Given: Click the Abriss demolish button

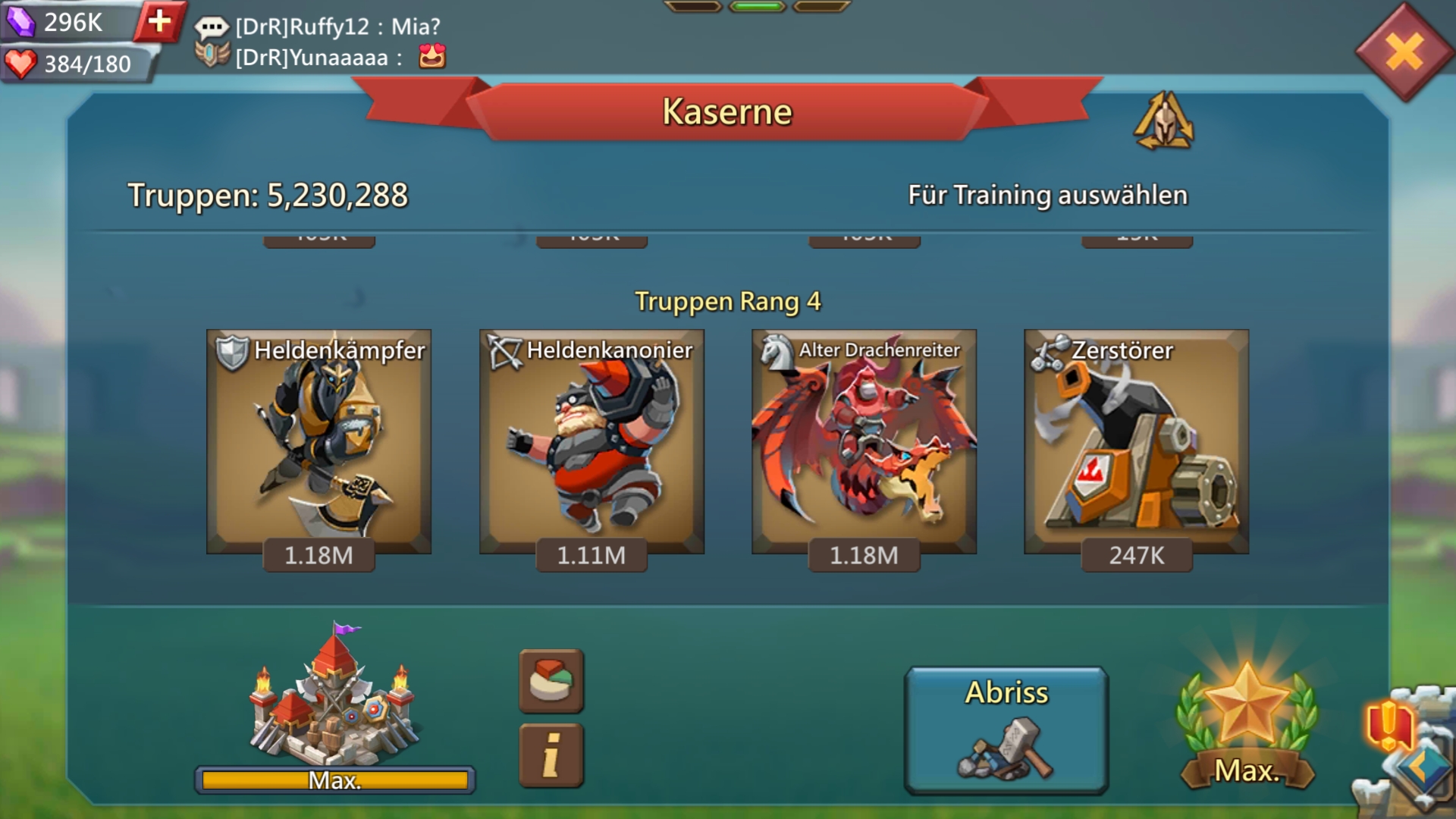Looking at the screenshot, I should [1006, 730].
